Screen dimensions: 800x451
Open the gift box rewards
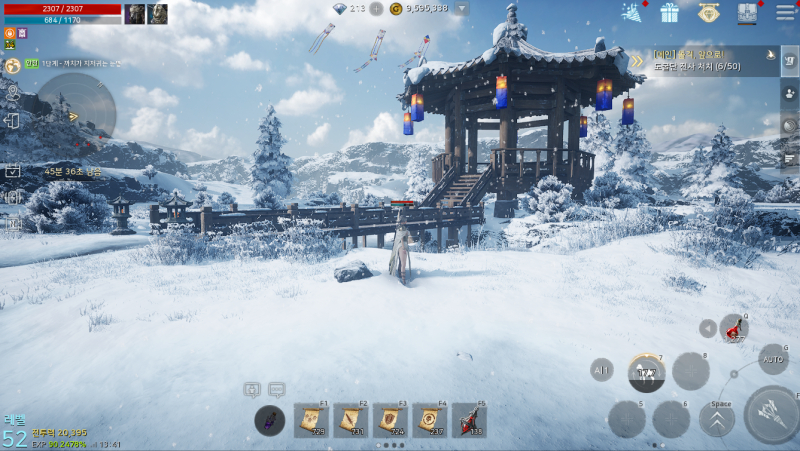[669, 13]
